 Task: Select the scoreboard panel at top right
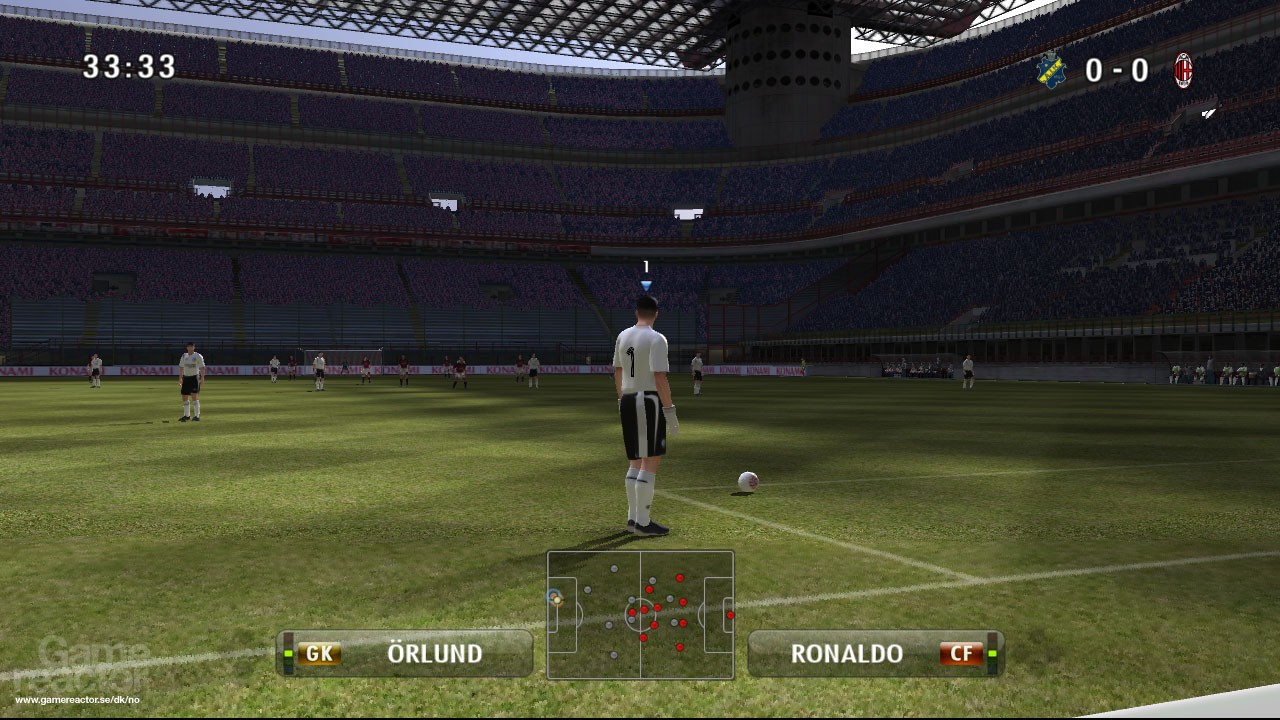(x=1115, y=70)
